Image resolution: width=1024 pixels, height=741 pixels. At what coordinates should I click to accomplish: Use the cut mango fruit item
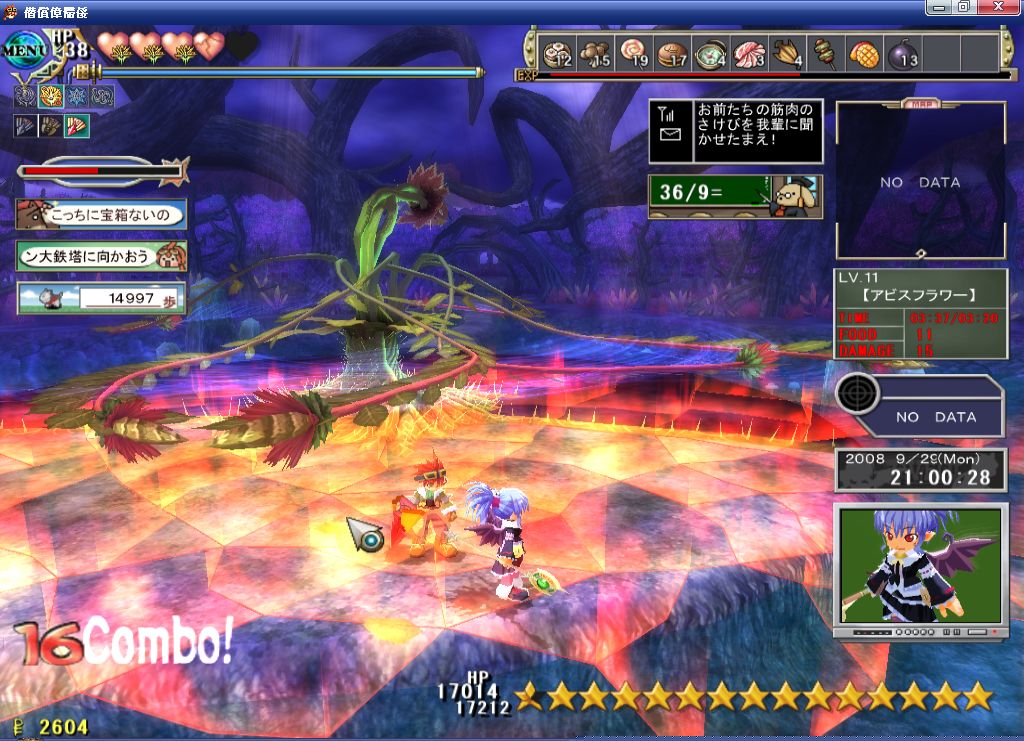tap(864, 52)
